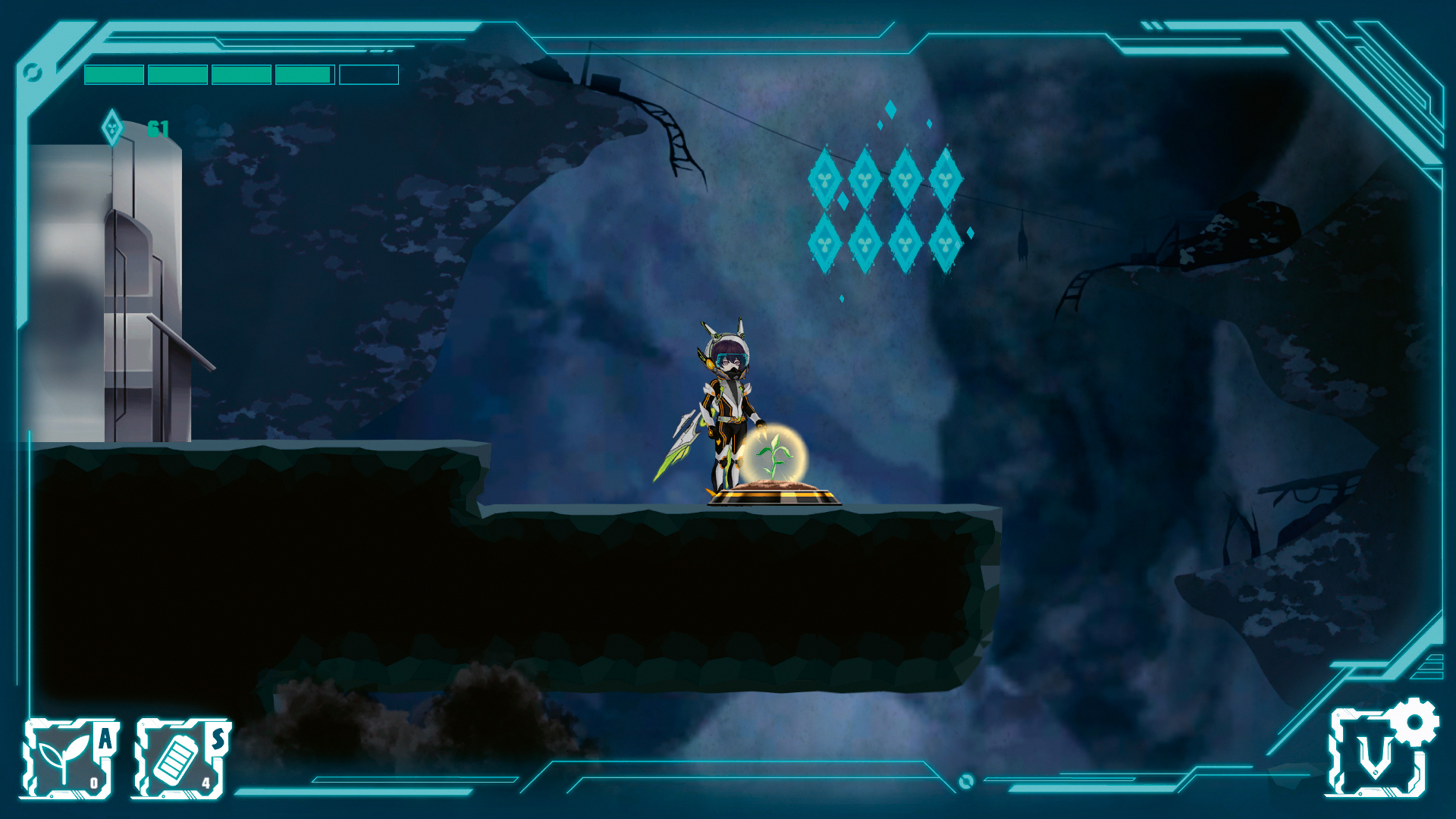Select the seedling item slot
The height and width of the screenshot is (819, 1456).
click(x=69, y=758)
